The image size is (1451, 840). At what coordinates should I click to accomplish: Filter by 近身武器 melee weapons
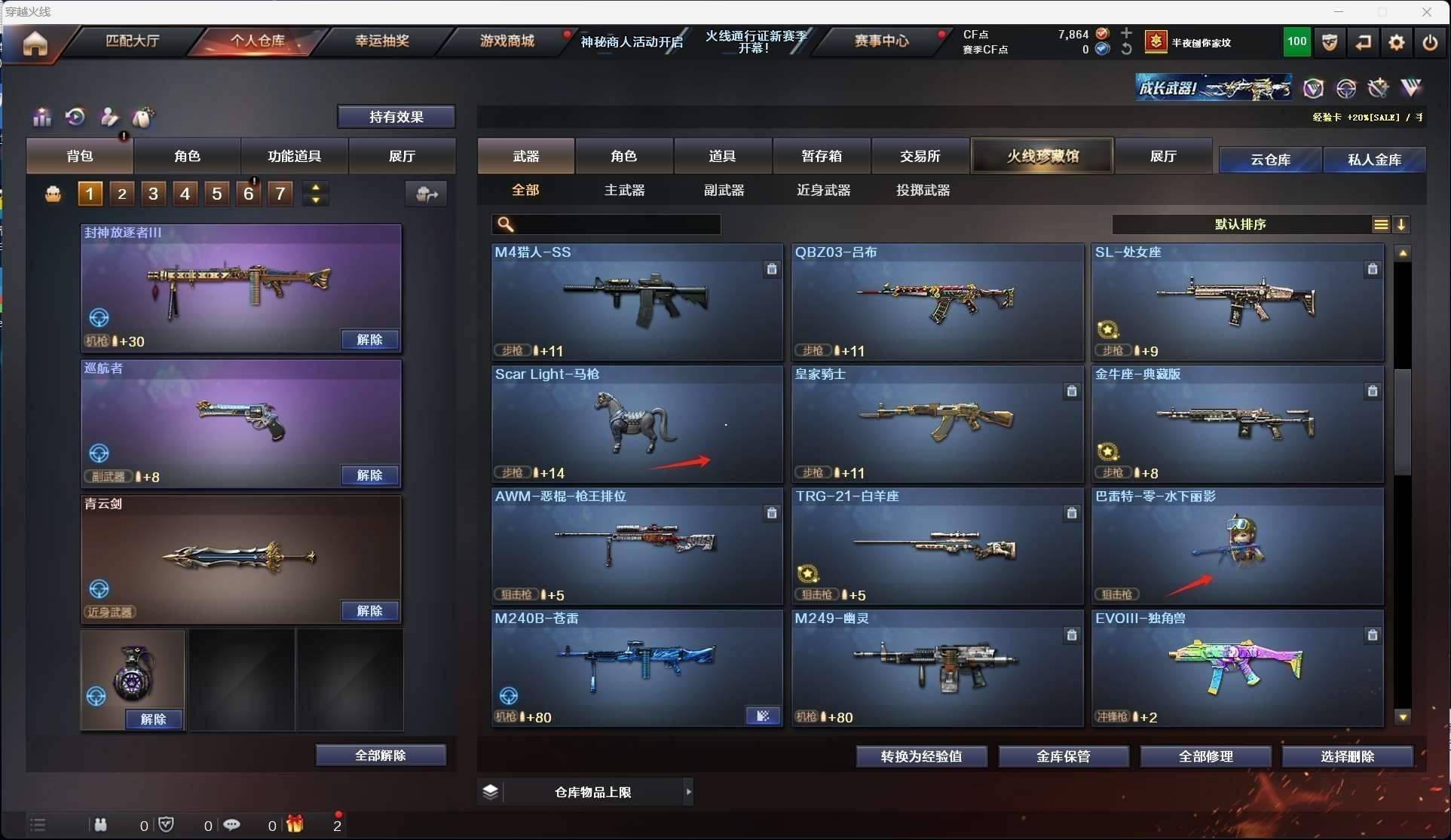823,191
